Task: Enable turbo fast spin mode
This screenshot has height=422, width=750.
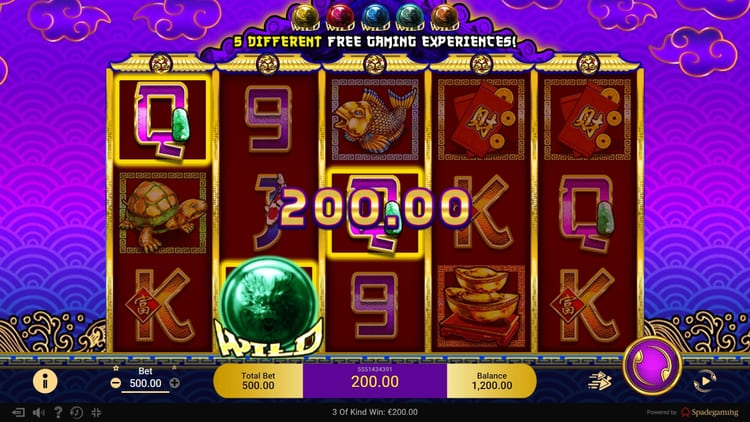Action: [597, 379]
